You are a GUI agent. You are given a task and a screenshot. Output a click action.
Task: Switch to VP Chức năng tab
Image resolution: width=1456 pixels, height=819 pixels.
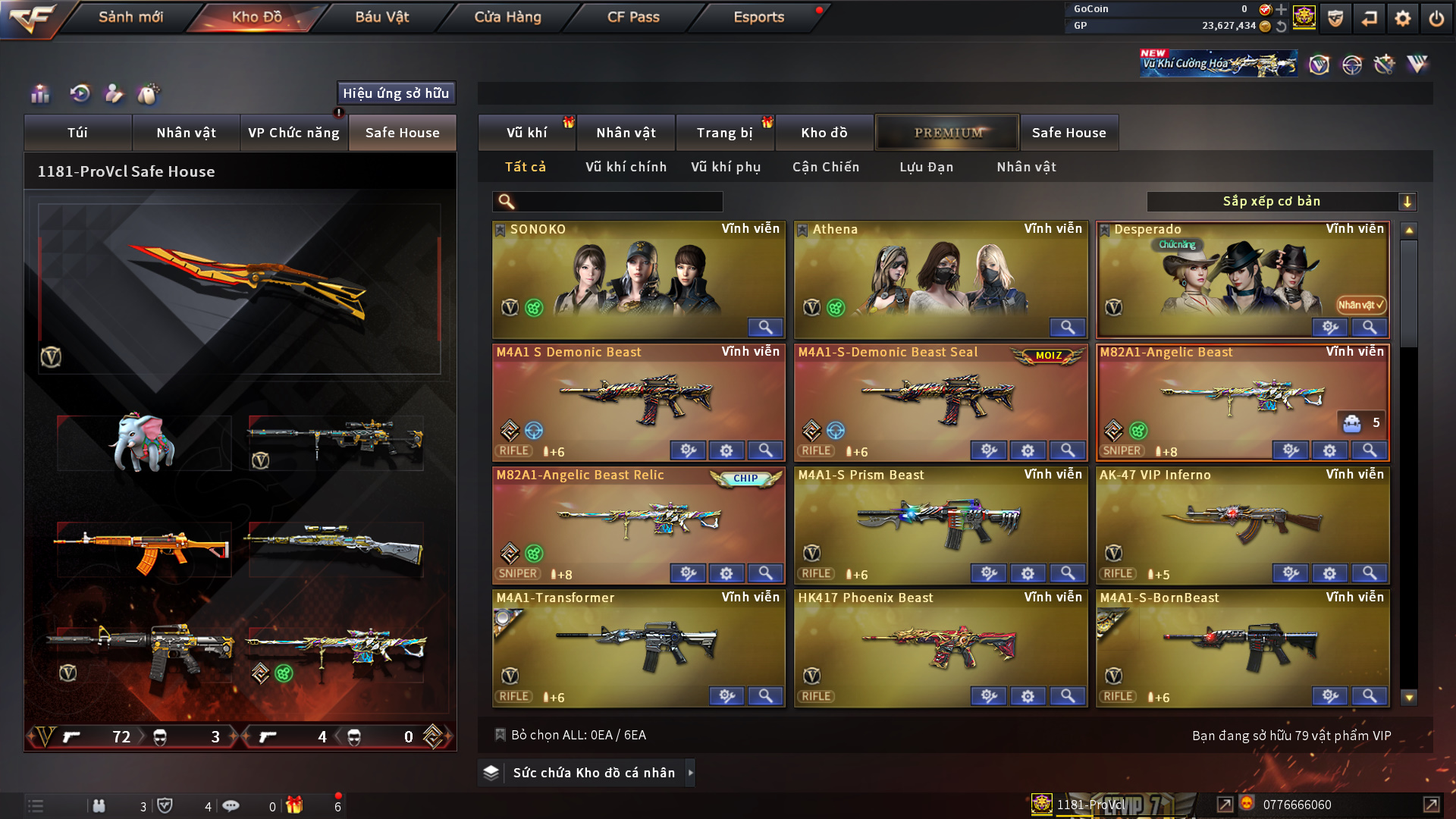click(x=293, y=133)
